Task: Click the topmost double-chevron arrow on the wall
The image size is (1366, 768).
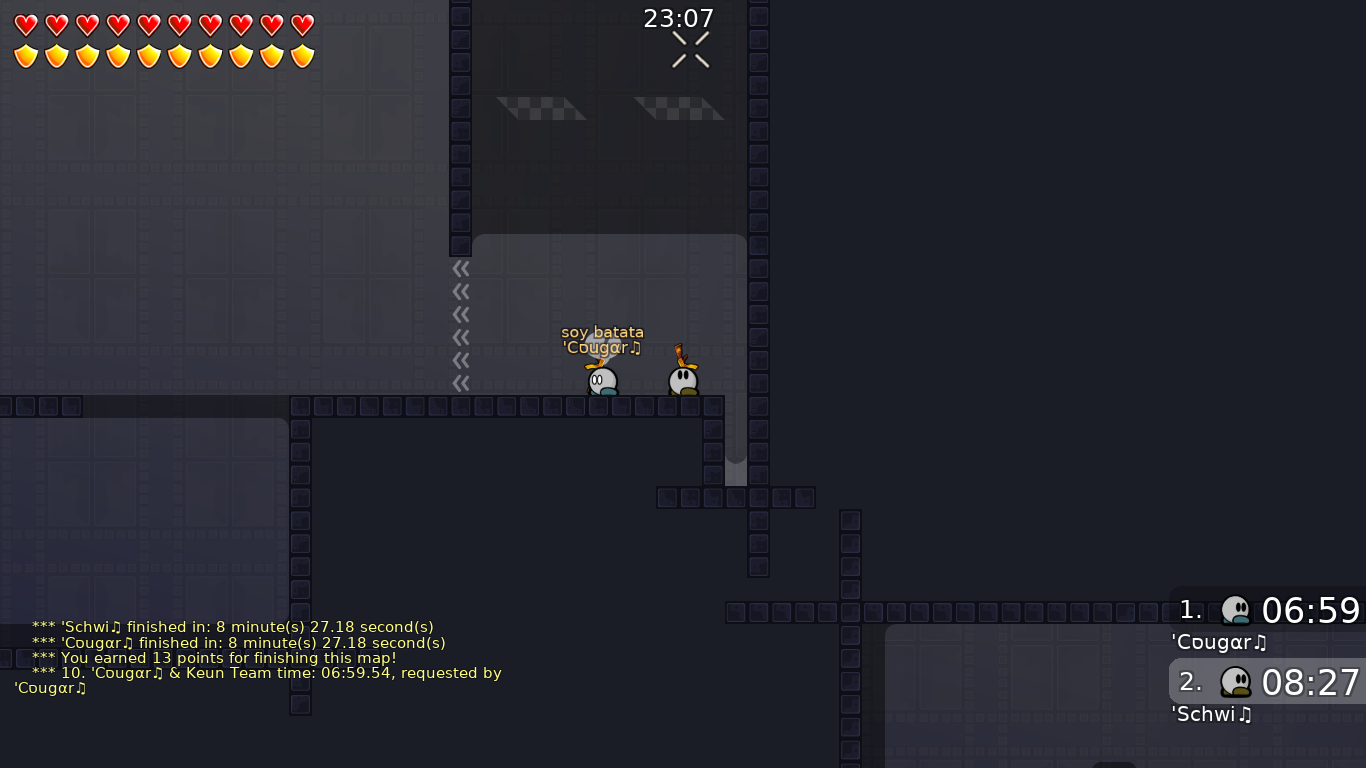Action: (x=461, y=268)
